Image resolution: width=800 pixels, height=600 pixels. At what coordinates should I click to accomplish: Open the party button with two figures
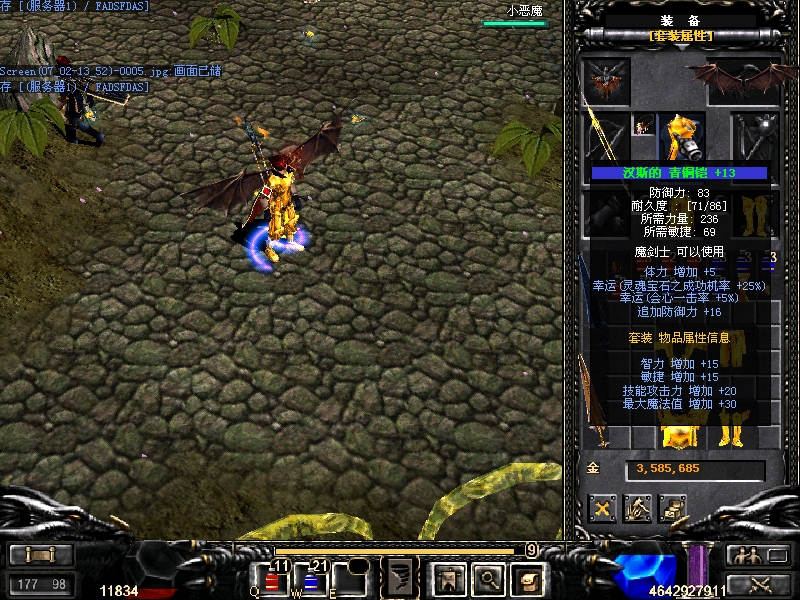[x=759, y=555]
